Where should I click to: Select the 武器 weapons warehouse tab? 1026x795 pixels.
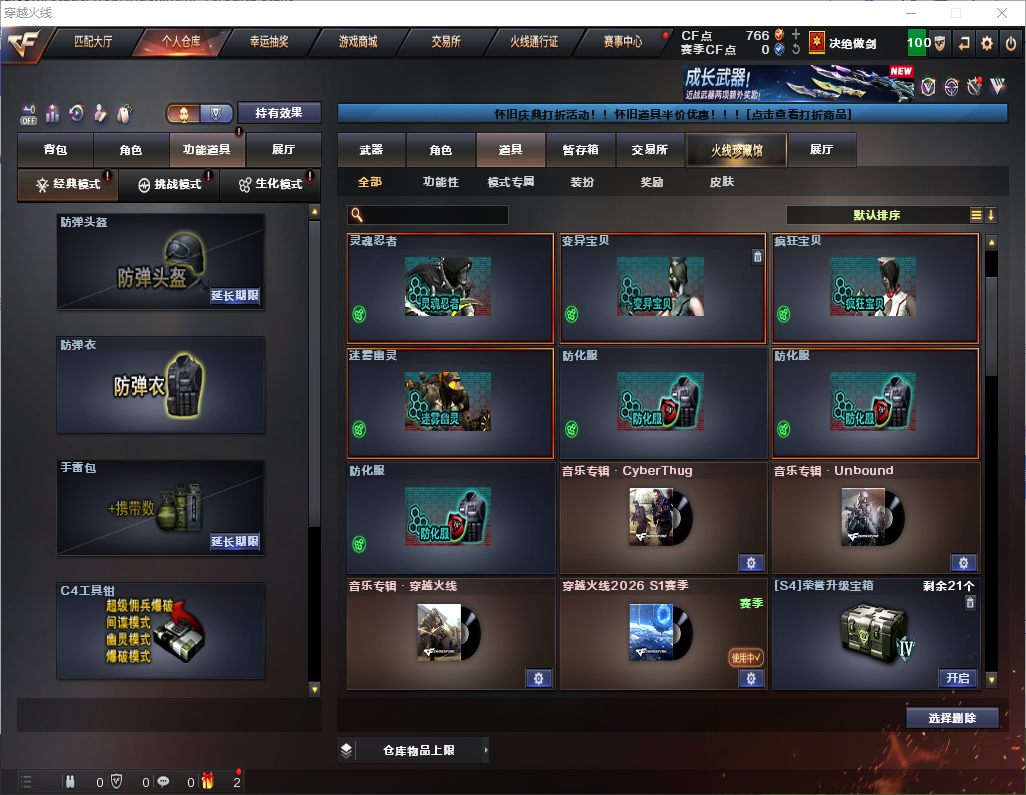(x=371, y=150)
